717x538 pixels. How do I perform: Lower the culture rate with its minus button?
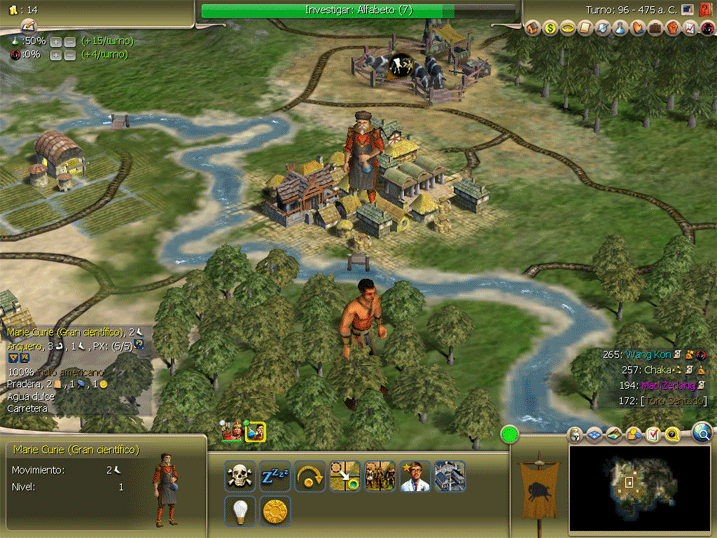point(70,54)
